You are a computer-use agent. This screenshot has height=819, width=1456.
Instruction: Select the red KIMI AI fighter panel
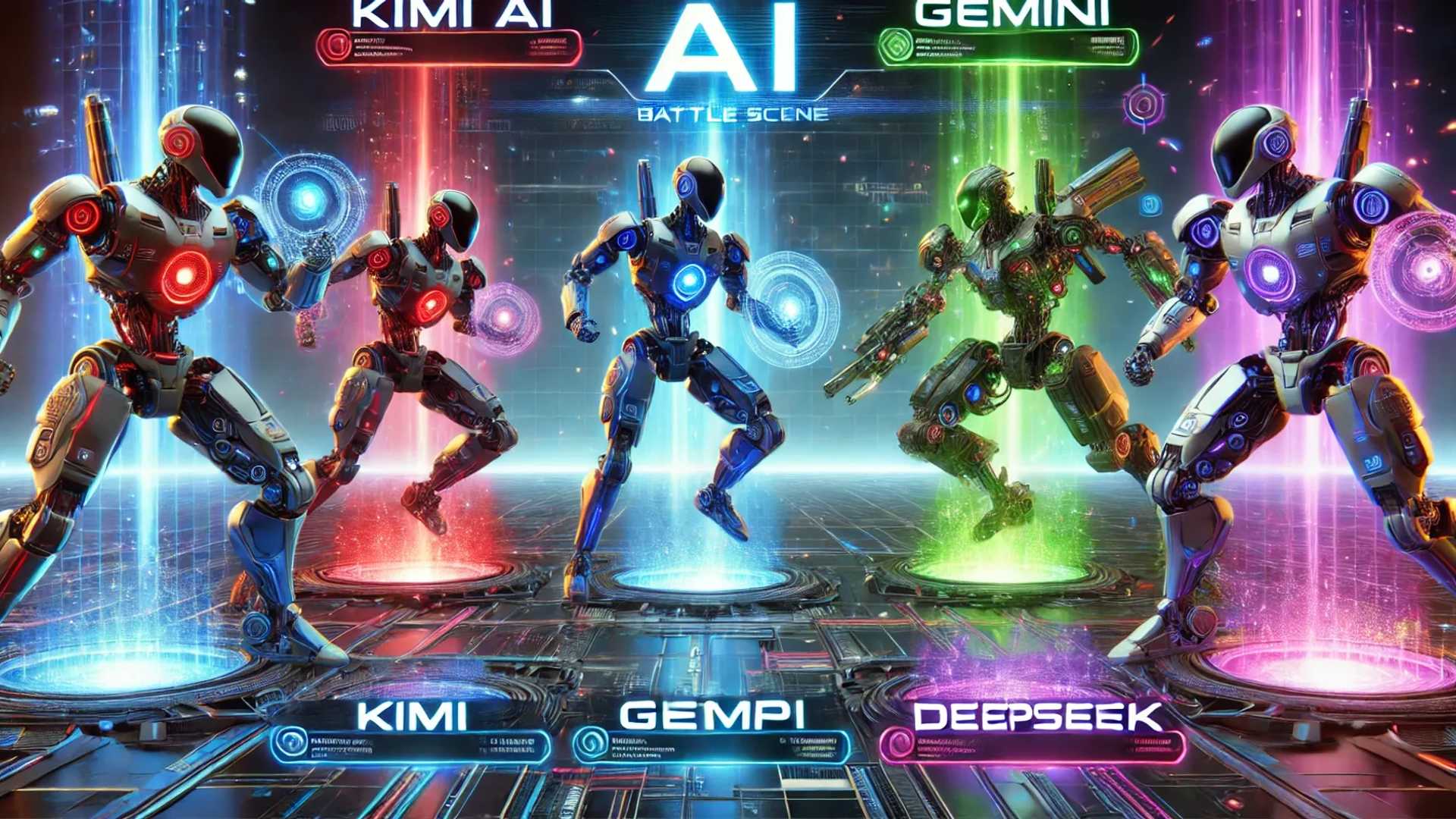click(x=449, y=47)
